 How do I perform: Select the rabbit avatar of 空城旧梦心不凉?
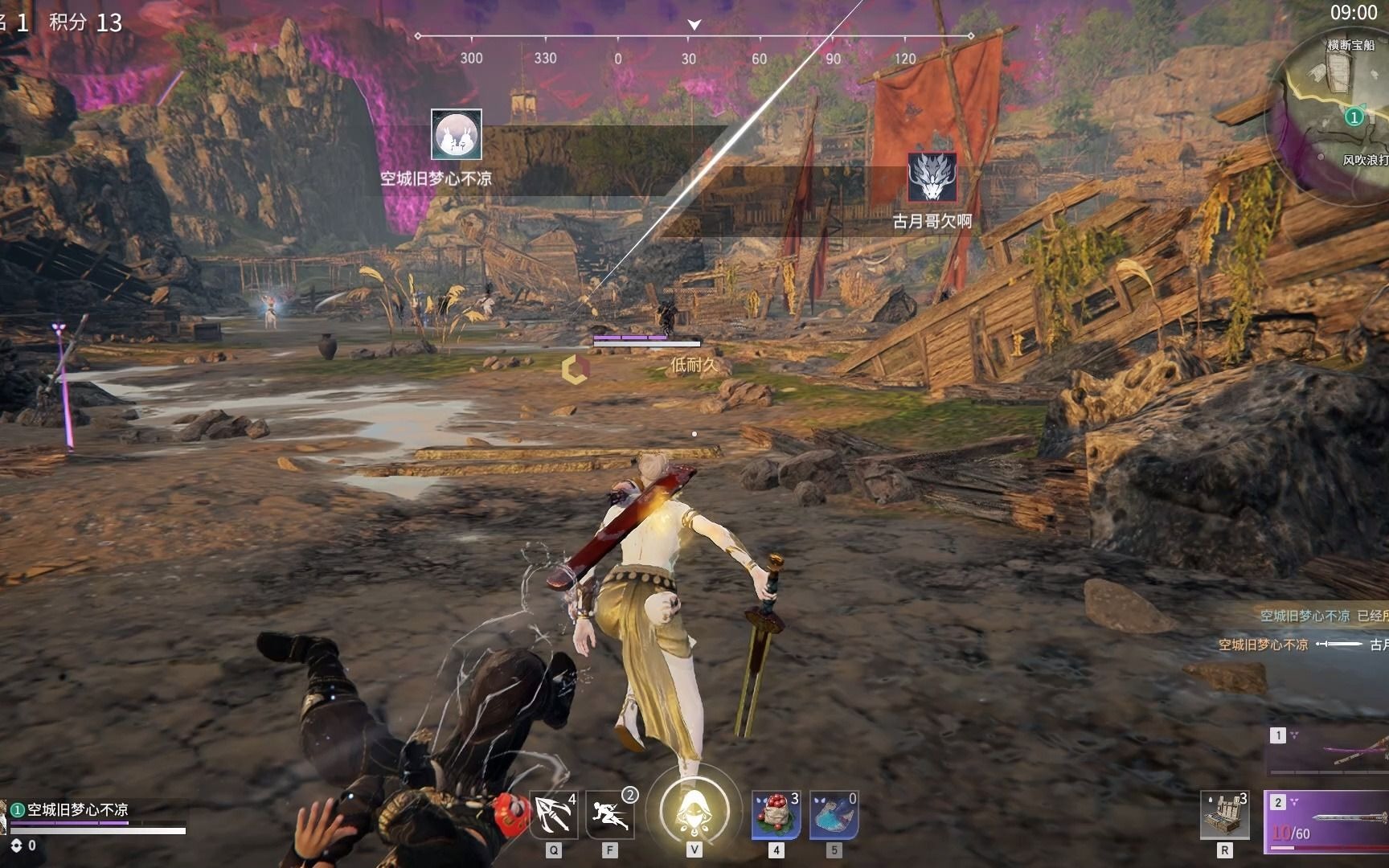457,134
